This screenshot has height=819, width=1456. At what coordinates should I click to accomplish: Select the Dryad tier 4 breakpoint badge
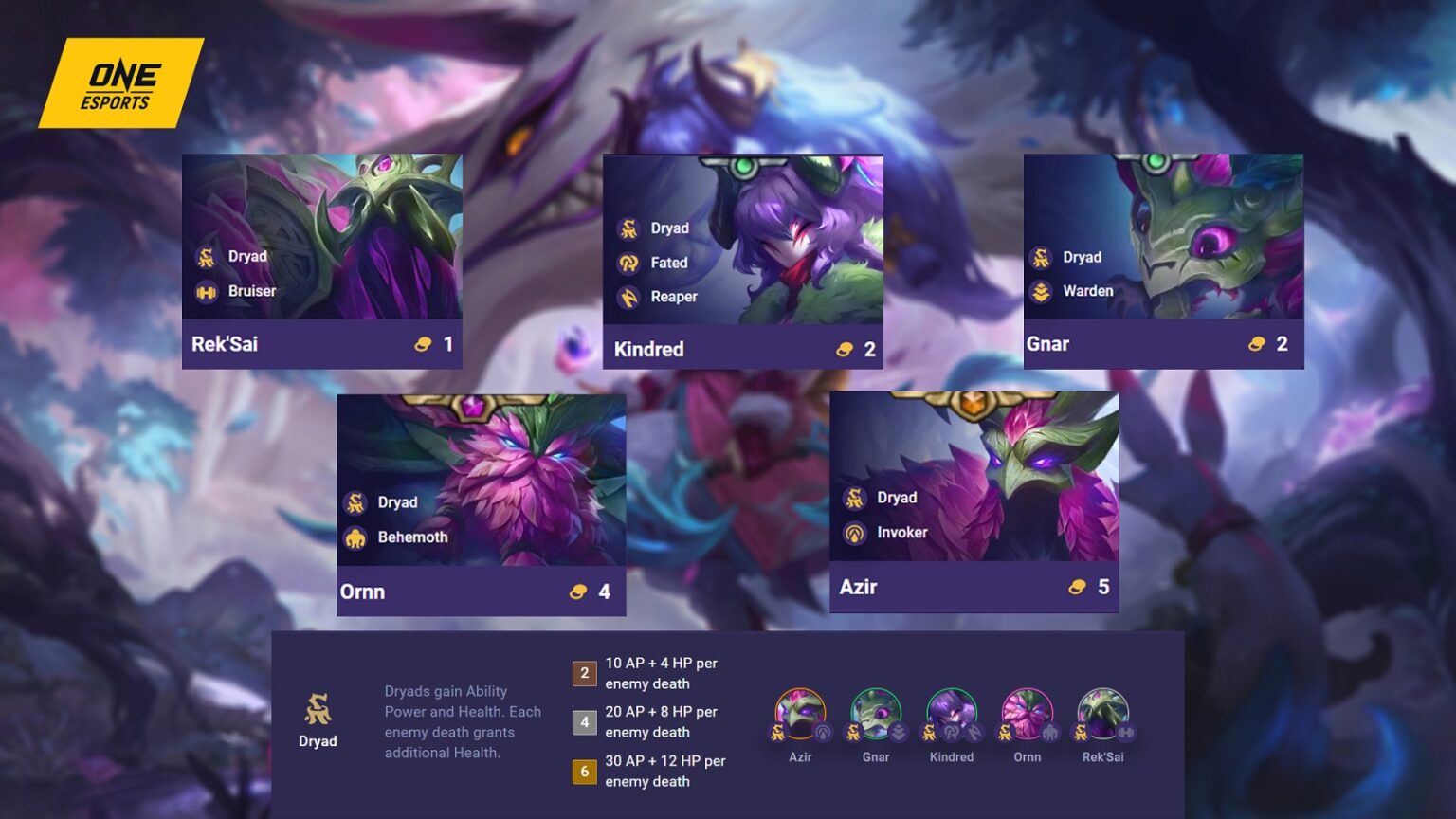click(584, 722)
